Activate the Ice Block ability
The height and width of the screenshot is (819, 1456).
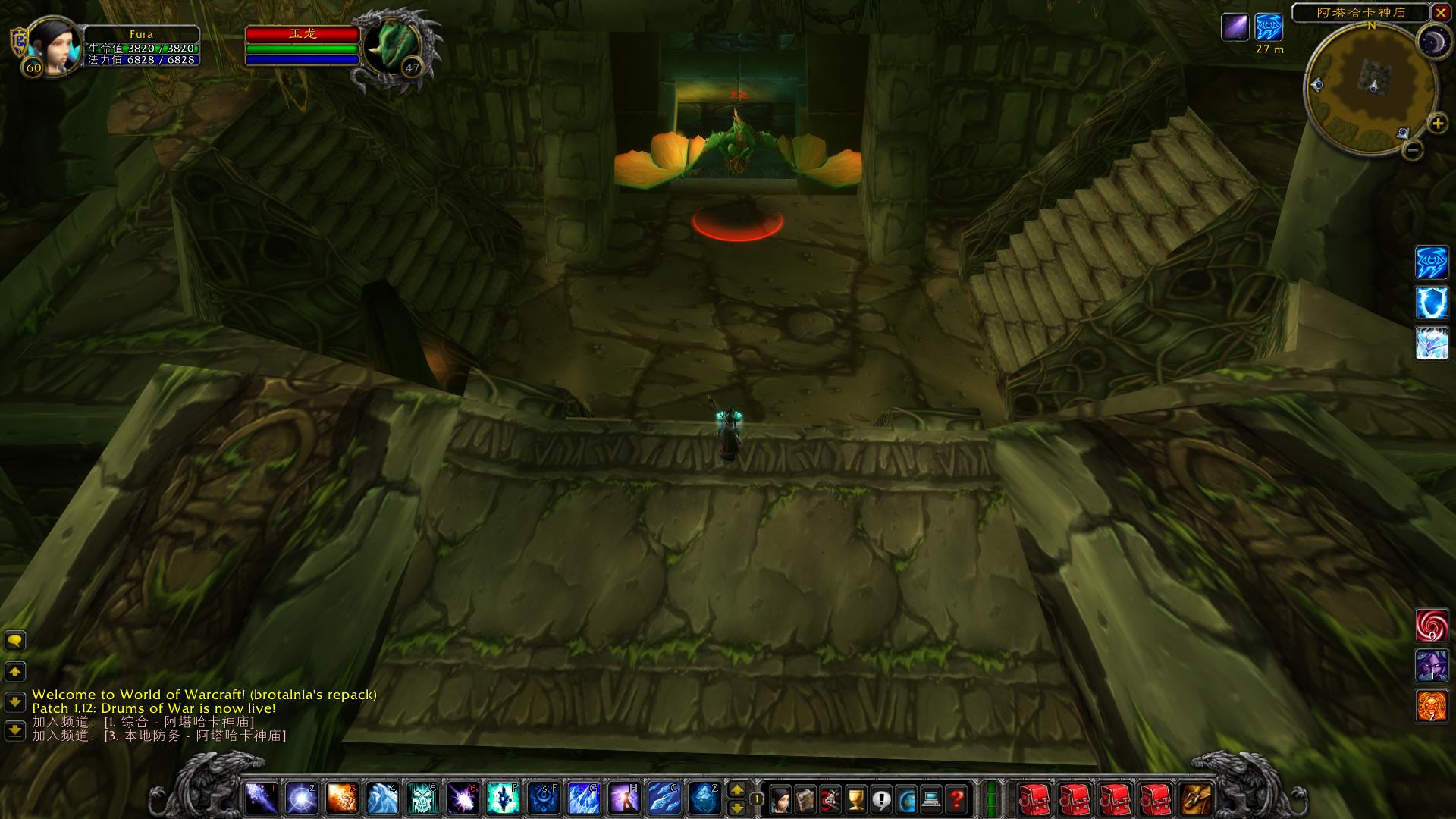pos(704,799)
